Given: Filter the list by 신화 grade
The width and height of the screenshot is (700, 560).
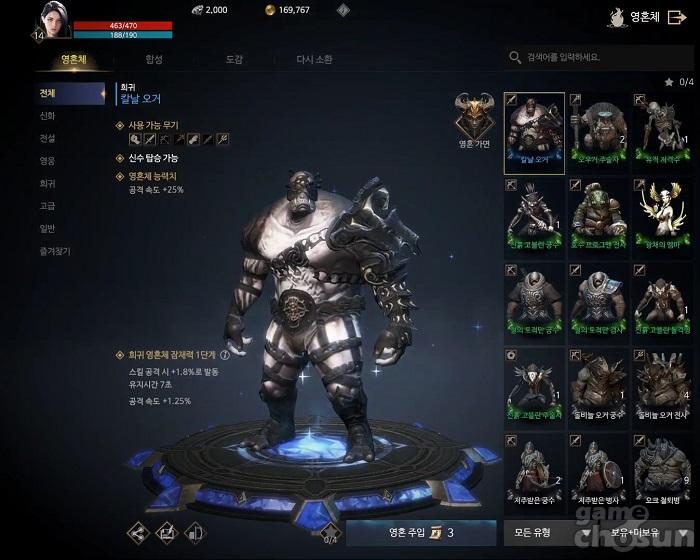Looking at the screenshot, I should (48, 116).
